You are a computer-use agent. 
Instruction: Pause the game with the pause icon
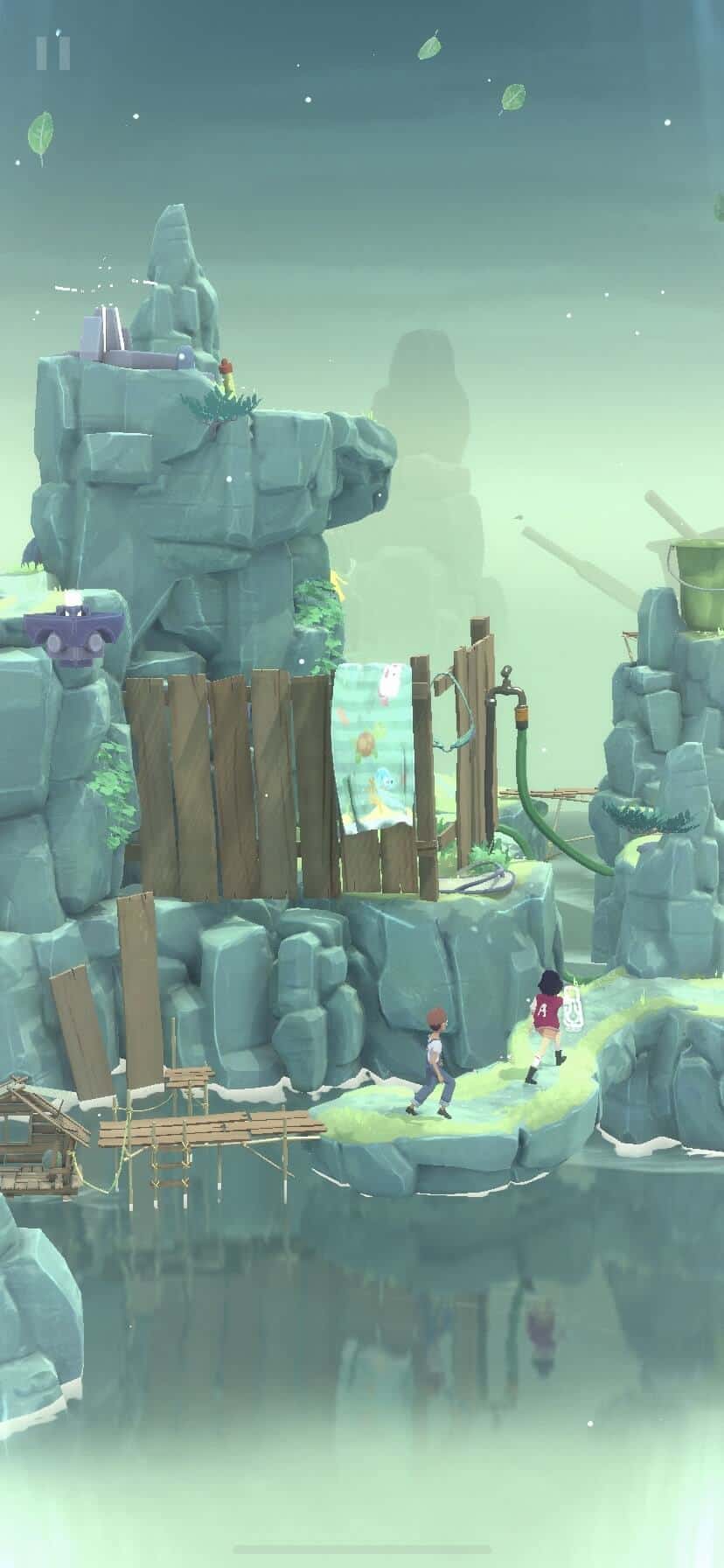[x=52, y=52]
